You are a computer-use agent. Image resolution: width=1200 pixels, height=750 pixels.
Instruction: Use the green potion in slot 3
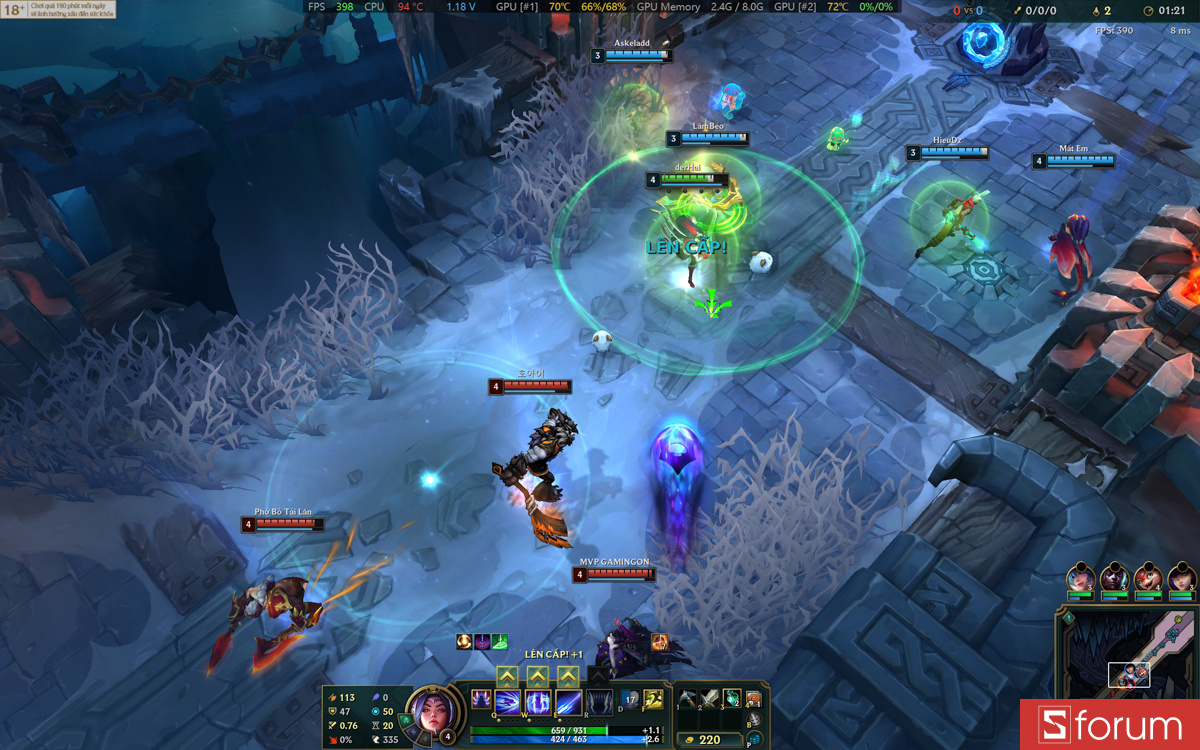point(732,698)
